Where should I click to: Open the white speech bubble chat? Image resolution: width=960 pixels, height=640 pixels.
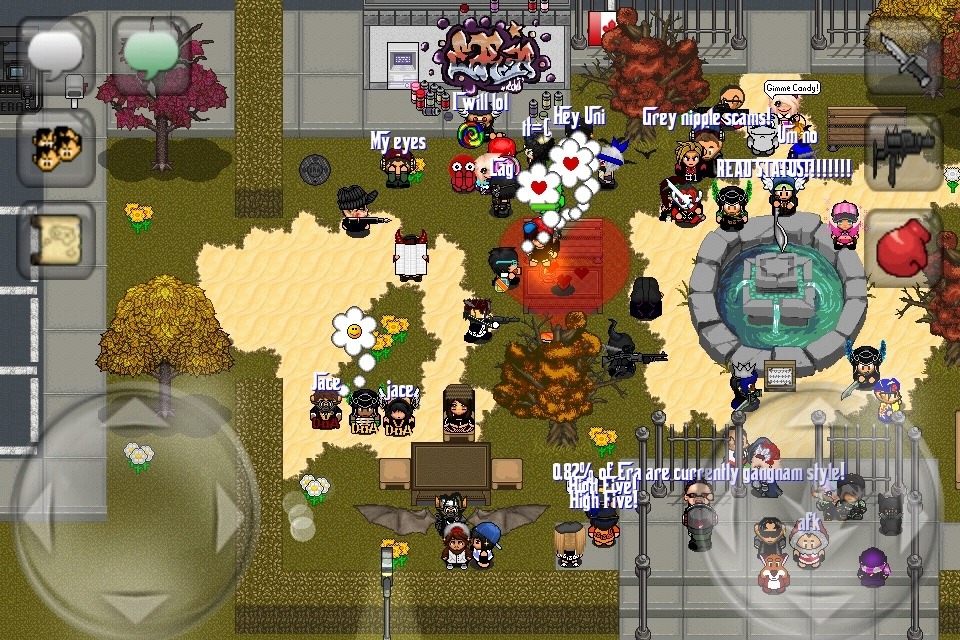tap(56, 54)
